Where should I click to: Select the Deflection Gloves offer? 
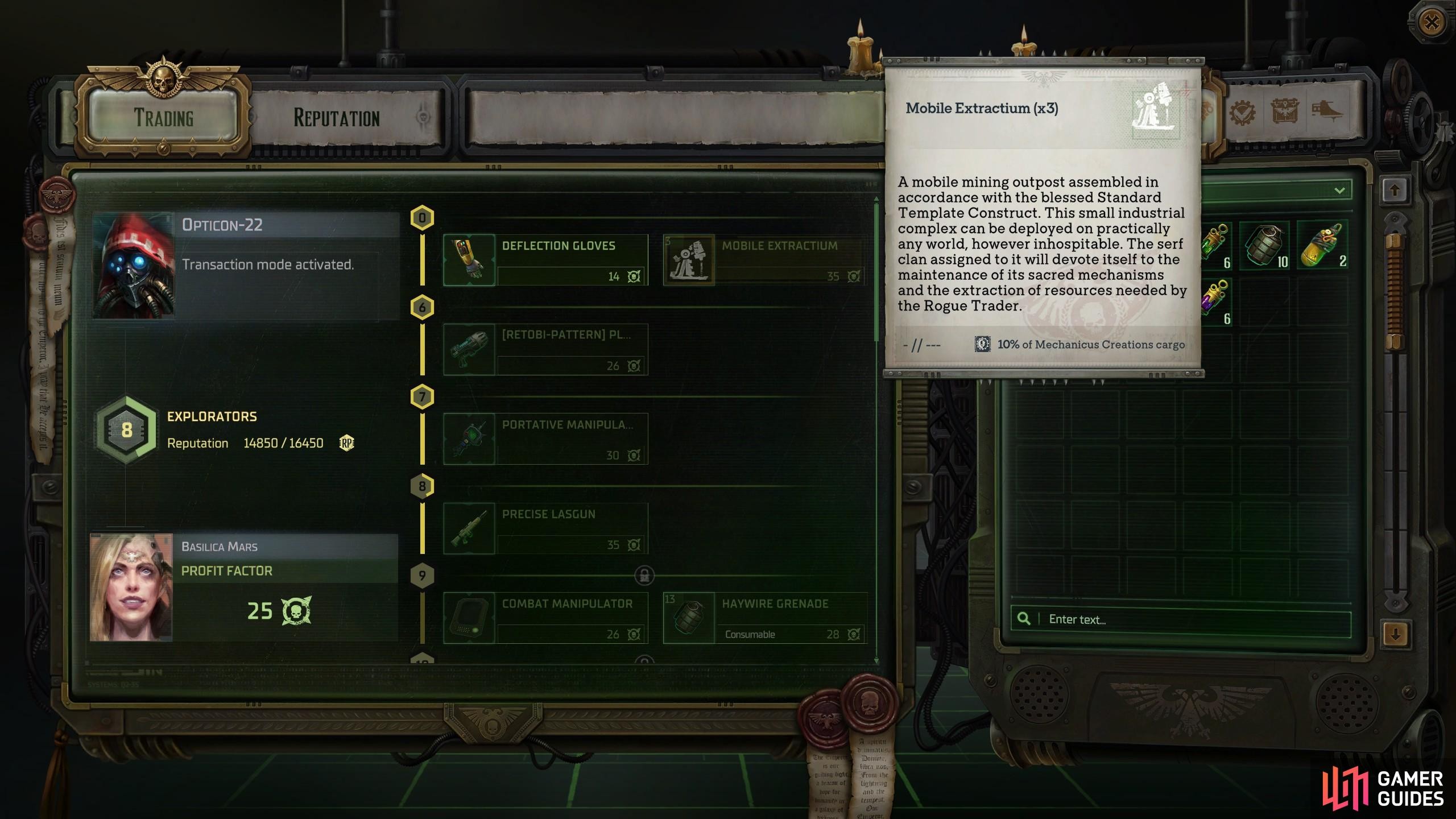pos(545,260)
